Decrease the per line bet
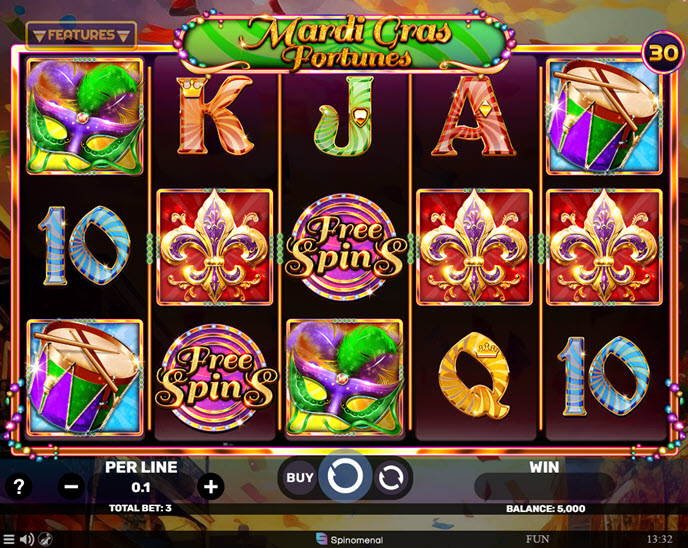 [x=71, y=487]
